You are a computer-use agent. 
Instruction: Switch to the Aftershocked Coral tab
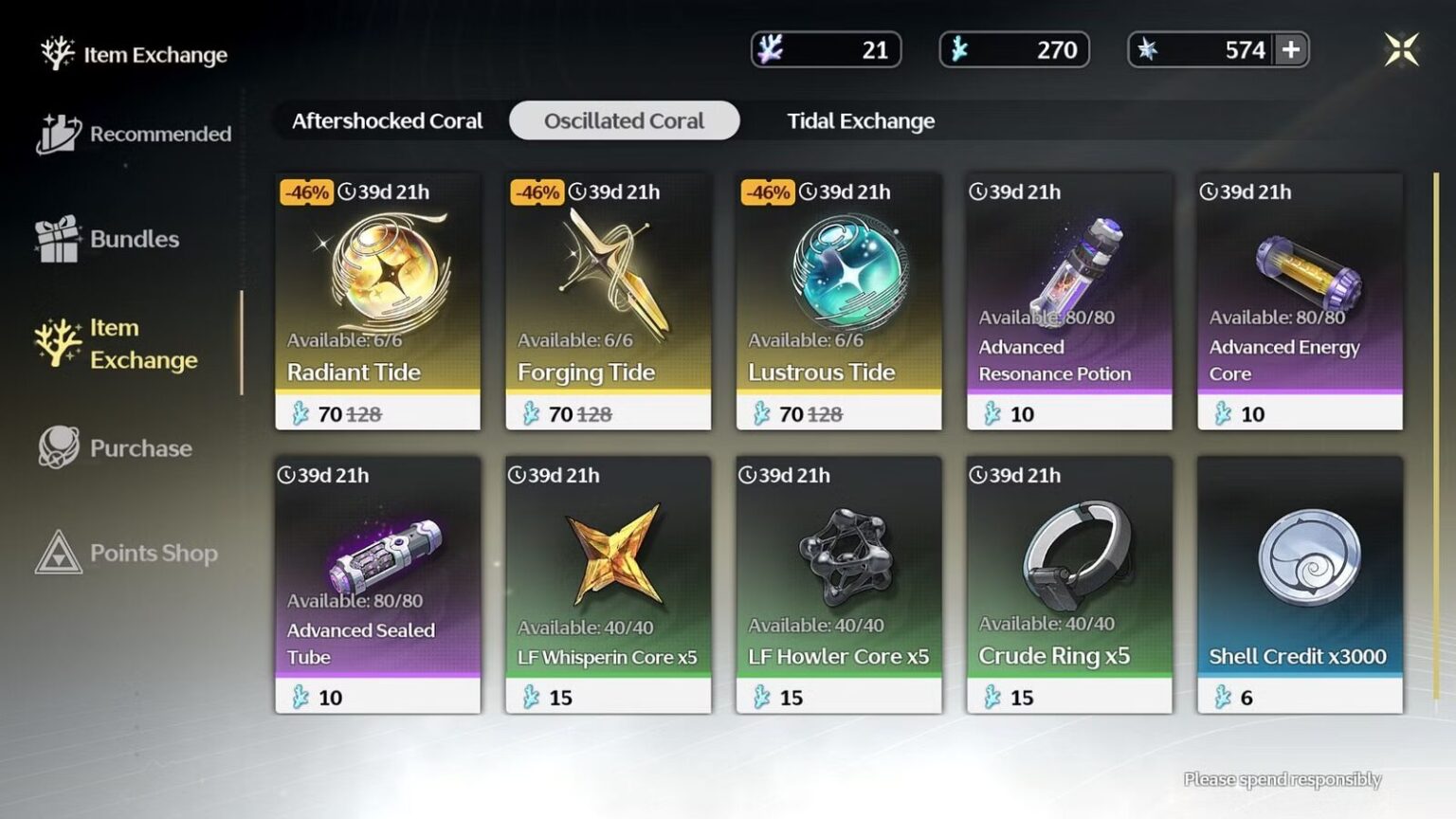387,120
